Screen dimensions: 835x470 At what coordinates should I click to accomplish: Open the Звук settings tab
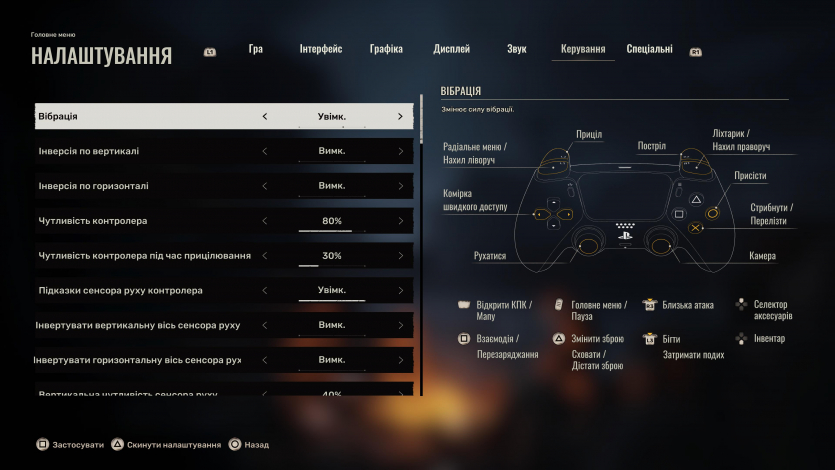pyautogui.click(x=517, y=49)
